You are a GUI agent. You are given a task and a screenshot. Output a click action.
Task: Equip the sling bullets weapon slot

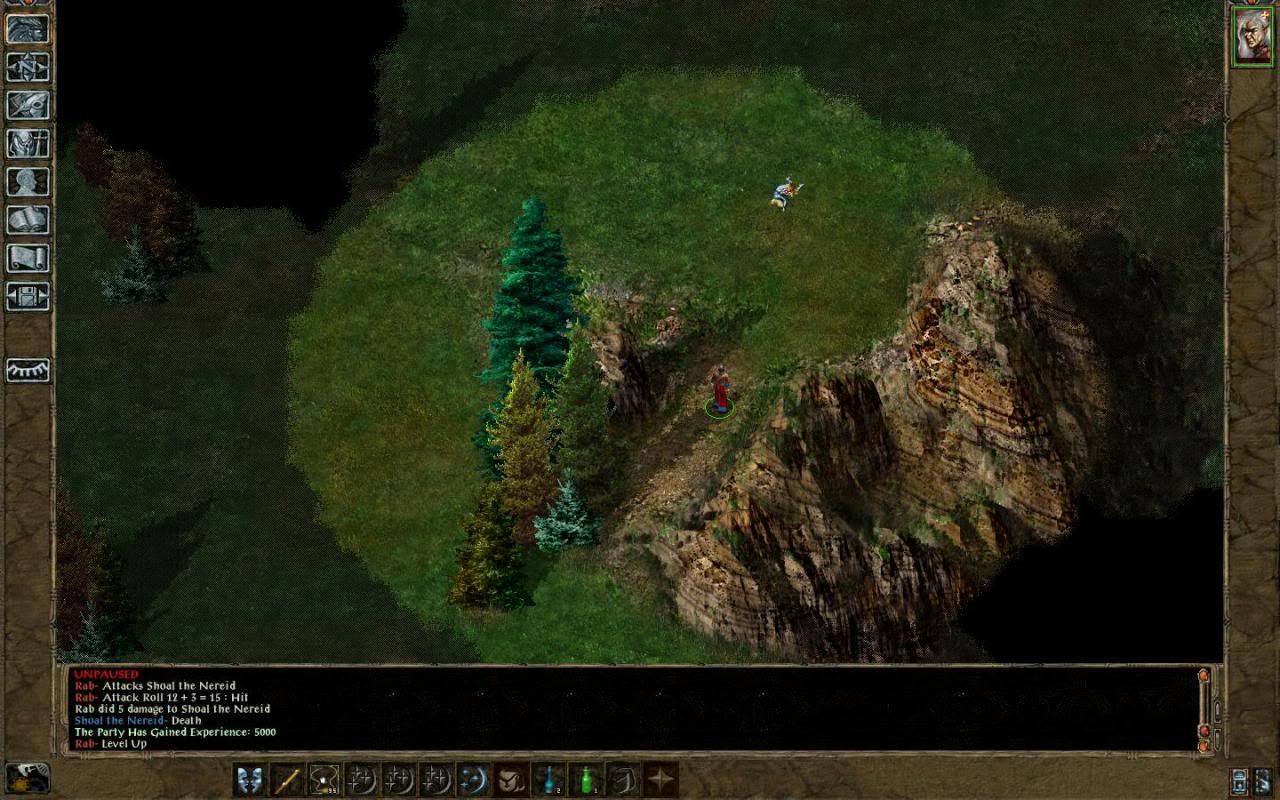tap(324, 779)
